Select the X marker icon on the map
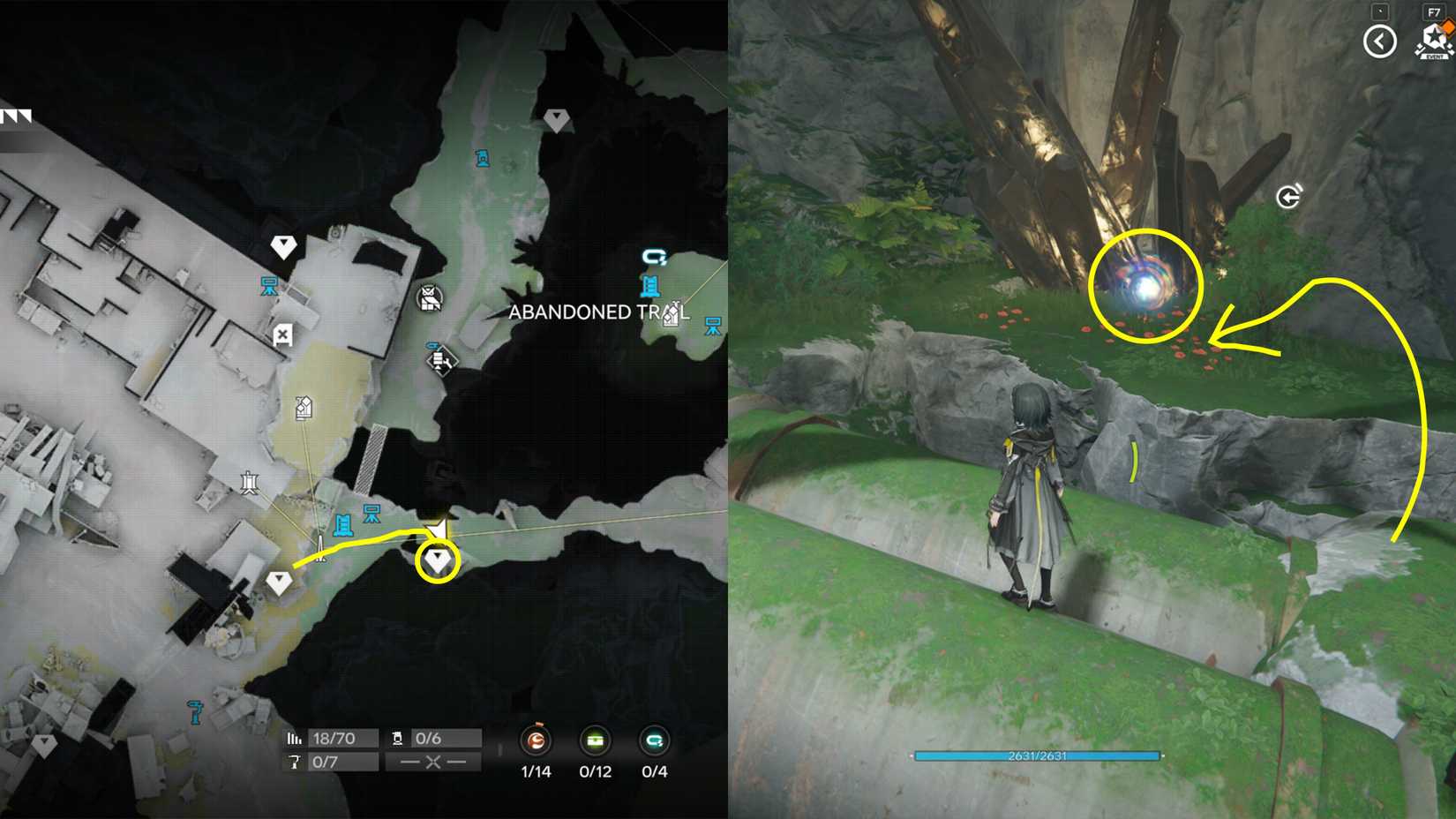Image resolution: width=1456 pixels, height=819 pixels. point(281,335)
